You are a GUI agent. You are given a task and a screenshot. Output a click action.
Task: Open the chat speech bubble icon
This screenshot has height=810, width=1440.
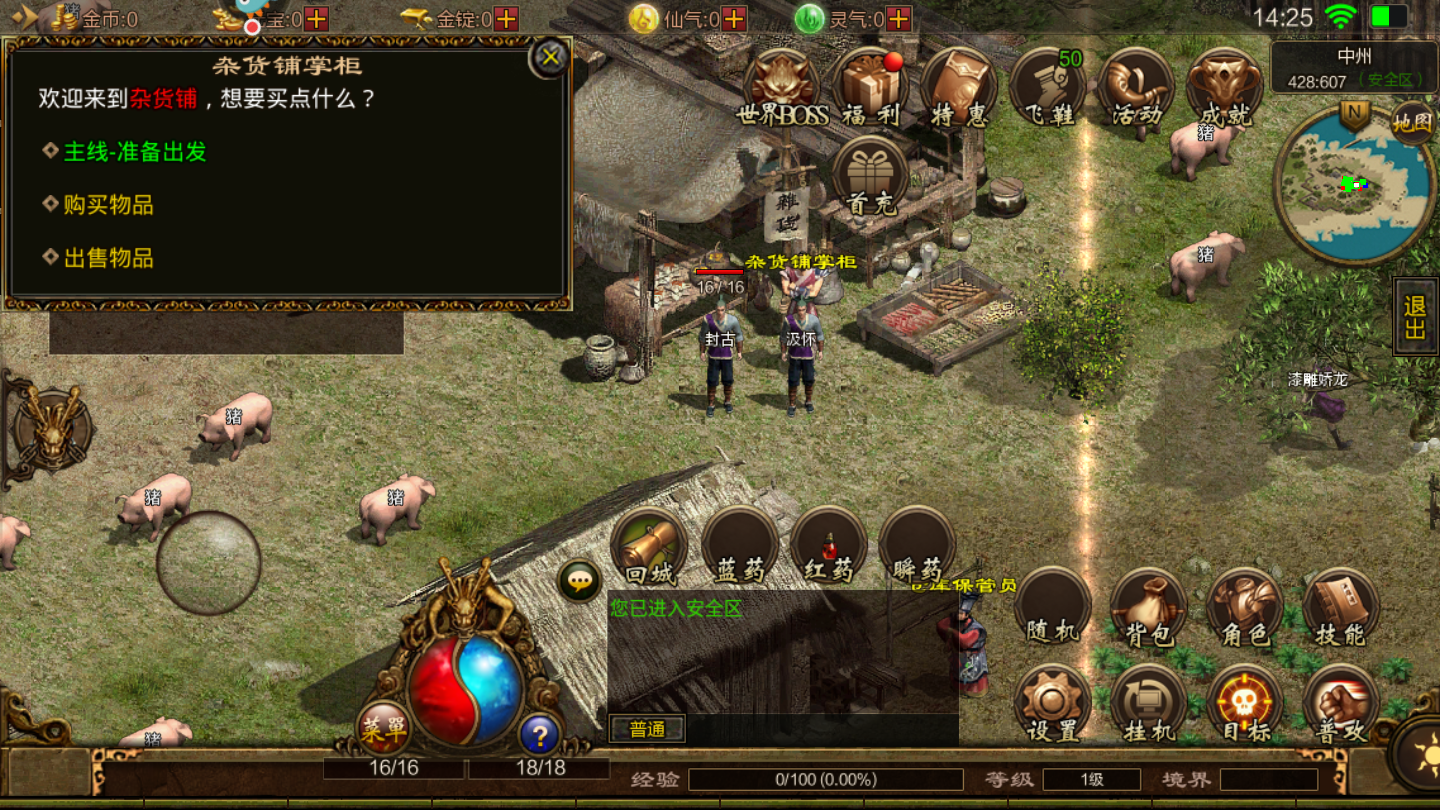pos(579,580)
